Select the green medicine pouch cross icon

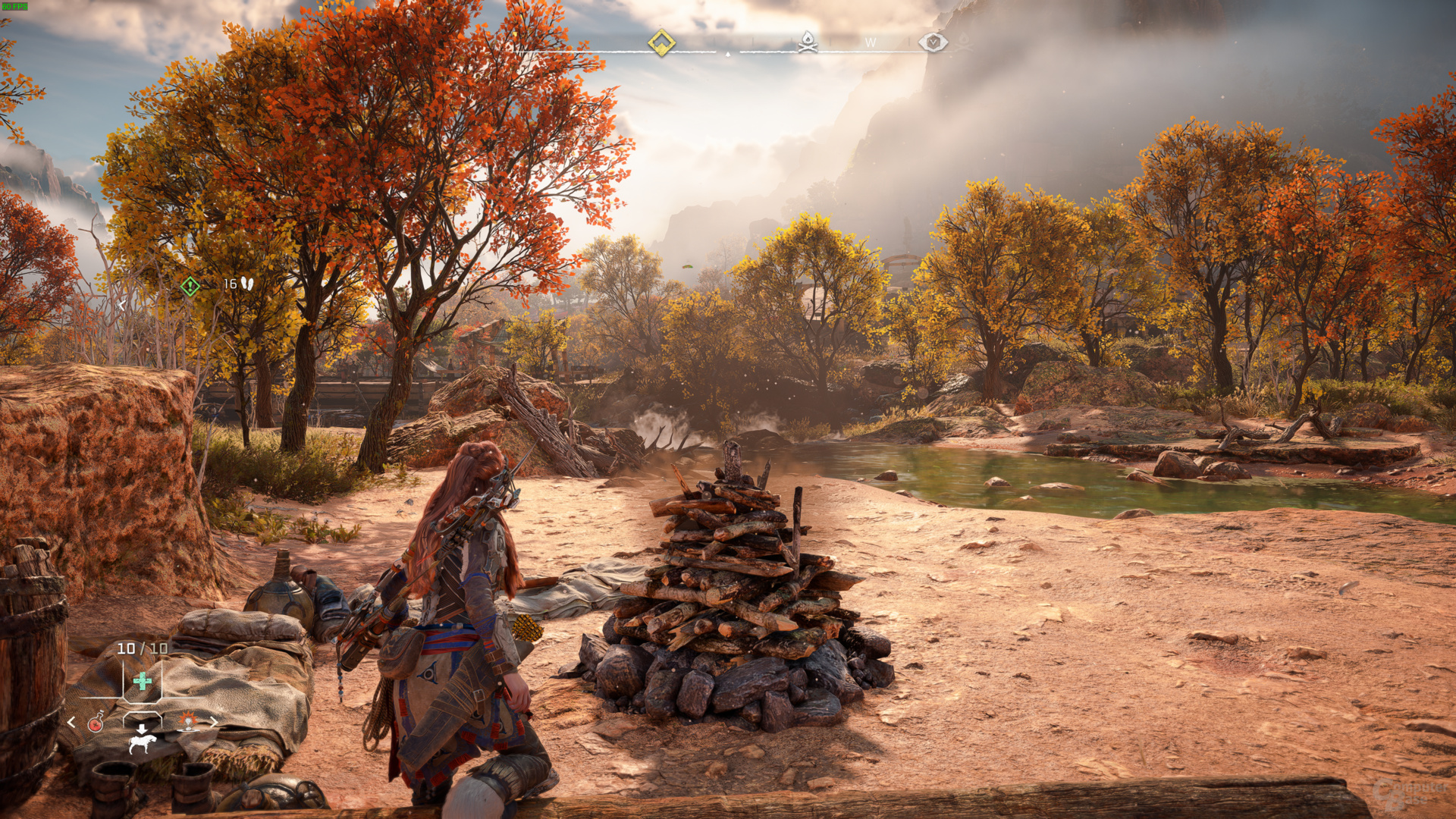(142, 681)
